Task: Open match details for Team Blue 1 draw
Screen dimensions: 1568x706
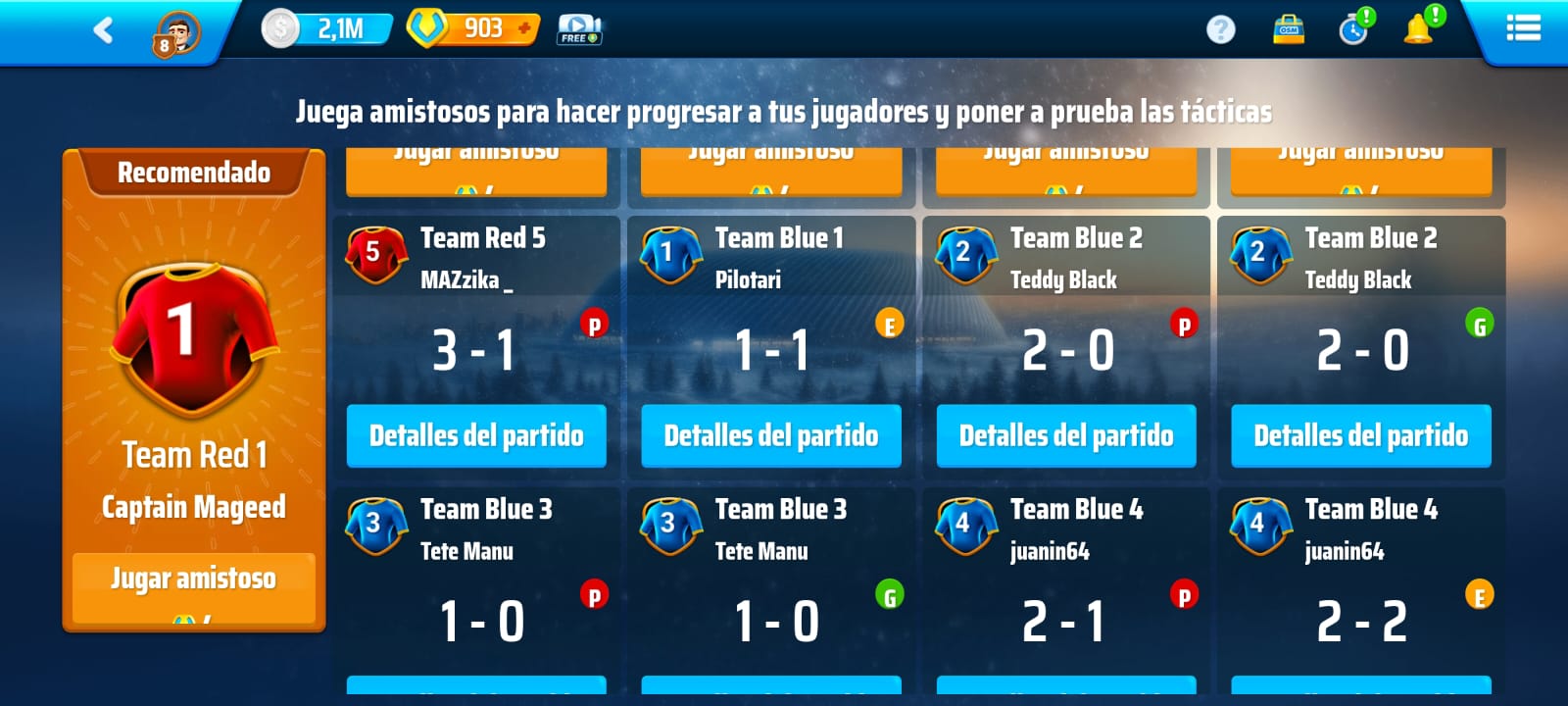Action: click(771, 435)
